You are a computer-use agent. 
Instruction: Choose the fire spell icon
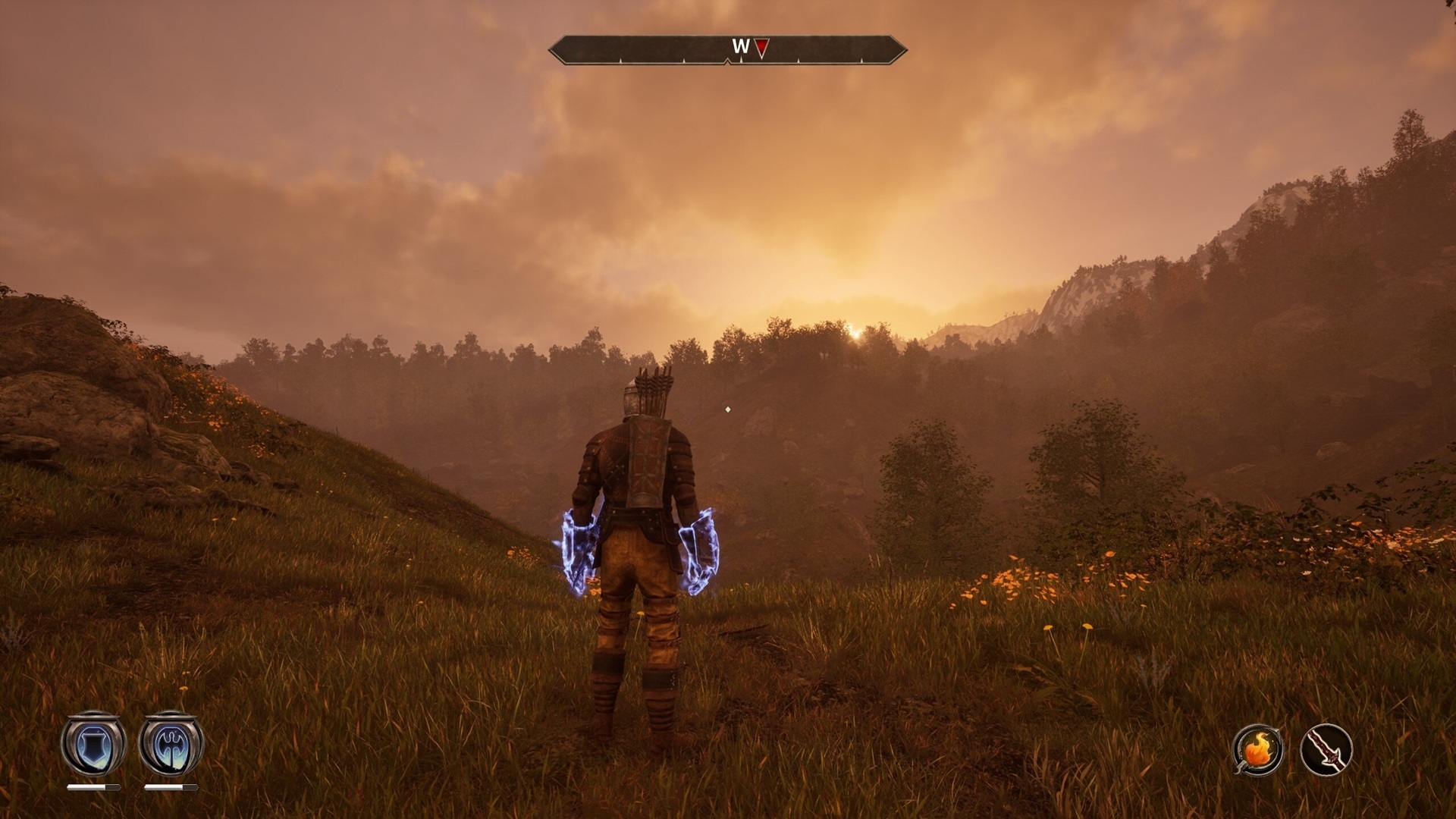tap(1258, 749)
